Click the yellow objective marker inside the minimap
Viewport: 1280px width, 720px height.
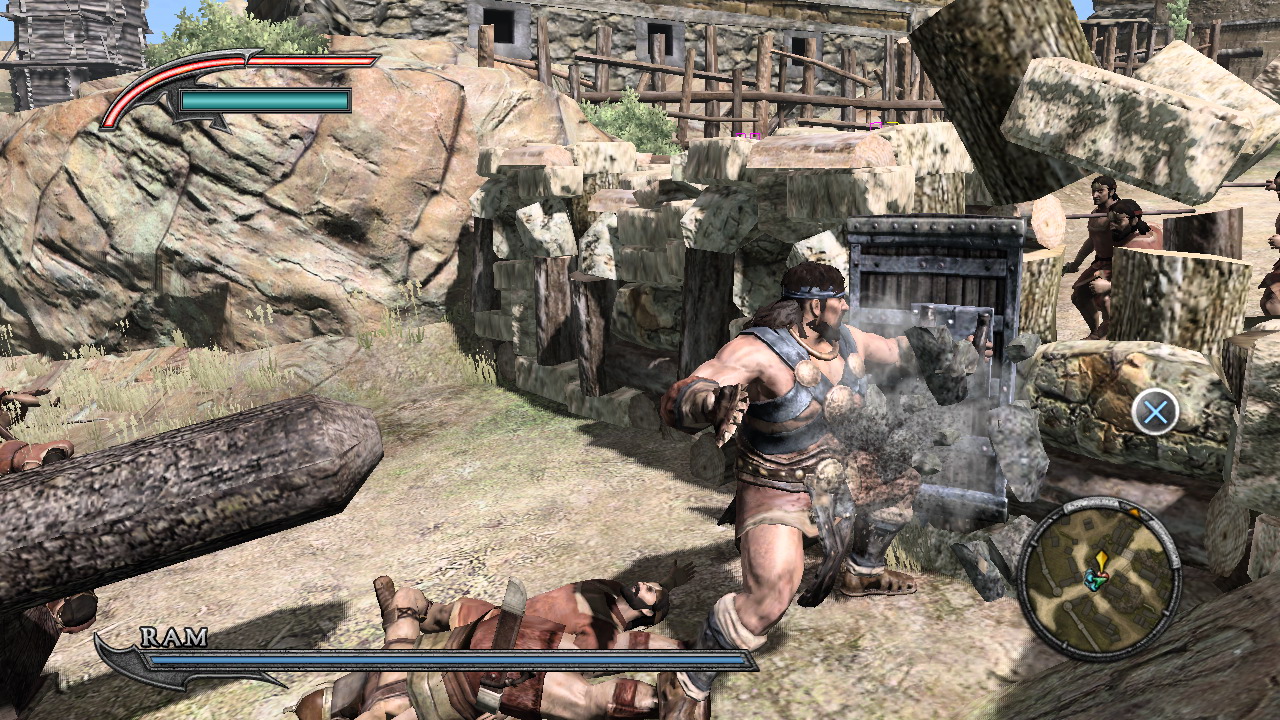[x=1102, y=559]
